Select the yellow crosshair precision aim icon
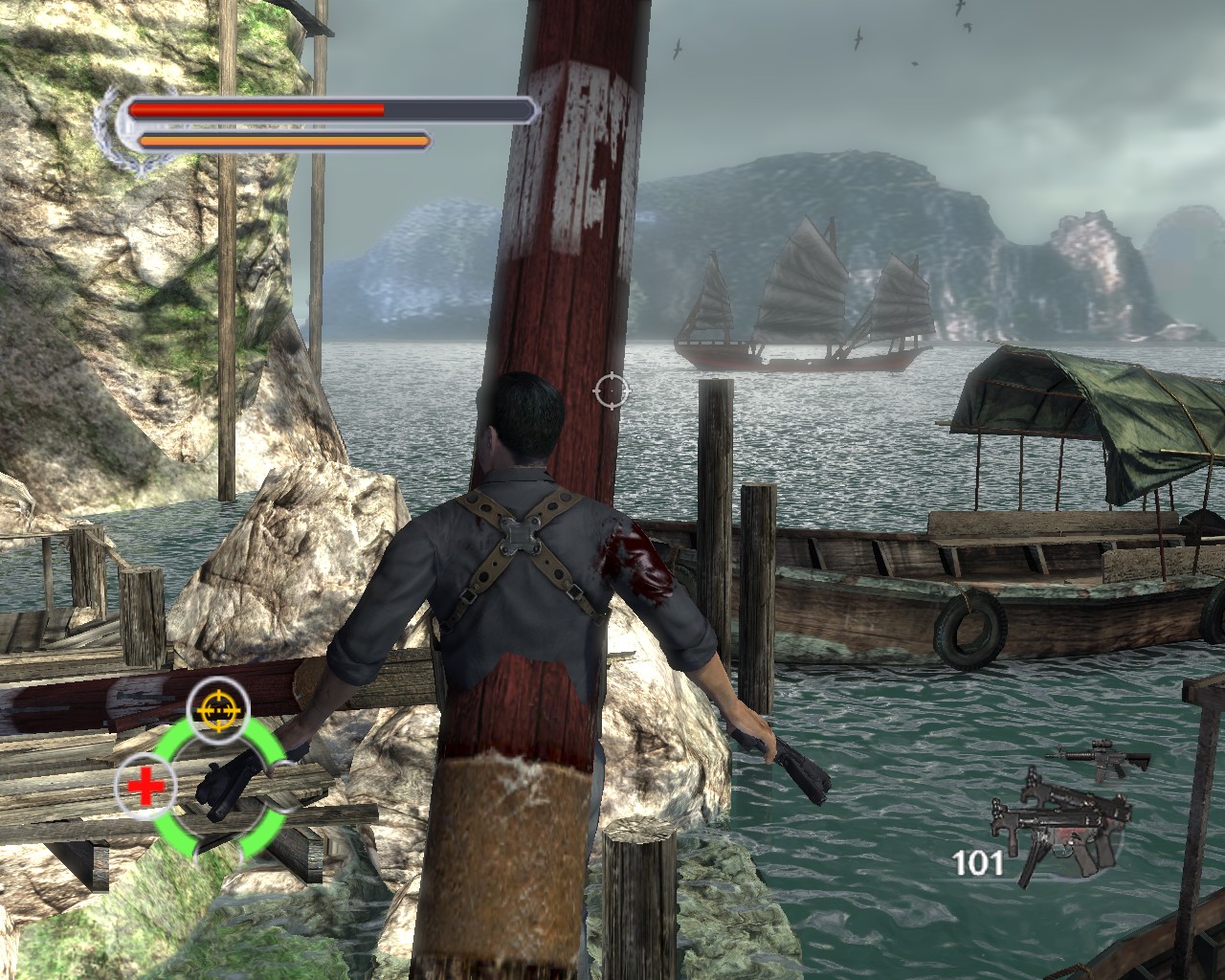Image resolution: width=1225 pixels, height=980 pixels. point(218,707)
